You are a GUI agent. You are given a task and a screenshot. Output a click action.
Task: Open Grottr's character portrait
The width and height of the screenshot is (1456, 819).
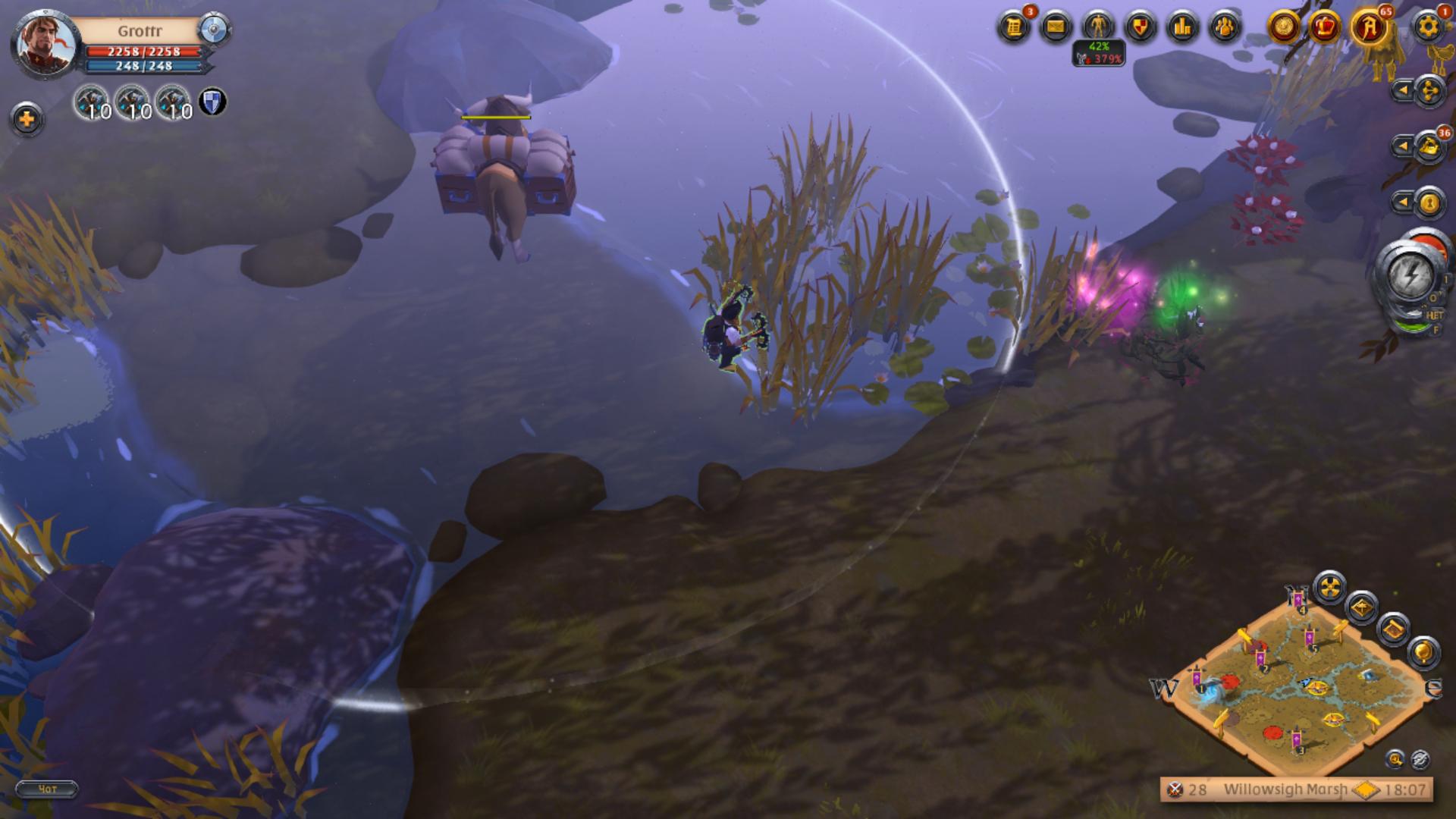pyautogui.click(x=44, y=43)
